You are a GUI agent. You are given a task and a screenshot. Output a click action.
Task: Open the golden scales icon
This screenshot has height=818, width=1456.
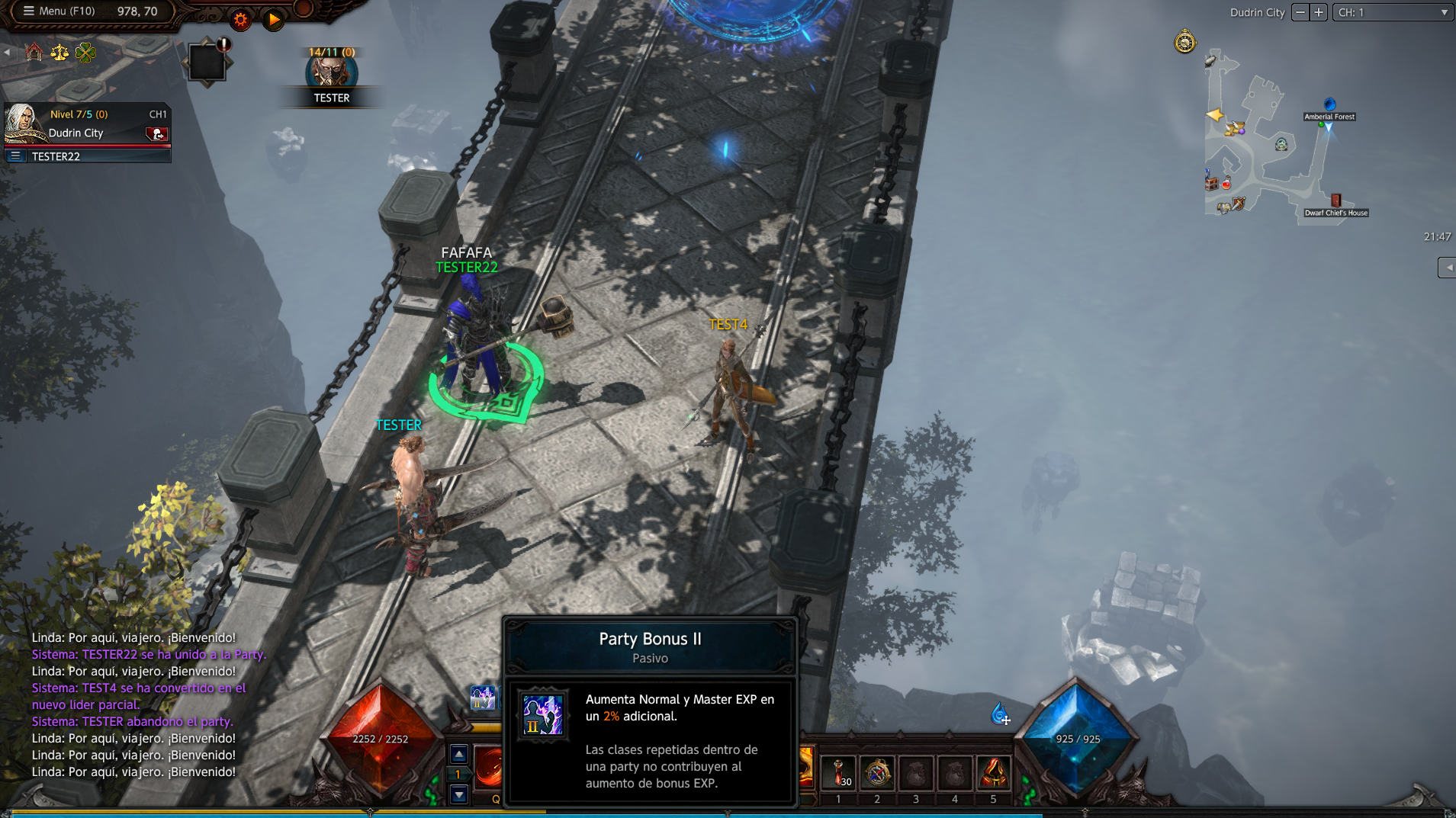(x=59, y=52)
